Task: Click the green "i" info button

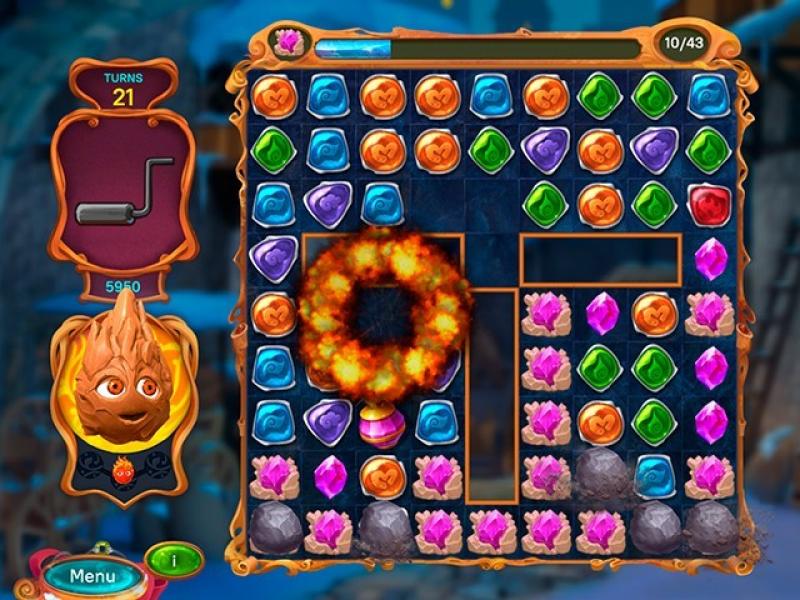Action: click(x=173, y=559)
